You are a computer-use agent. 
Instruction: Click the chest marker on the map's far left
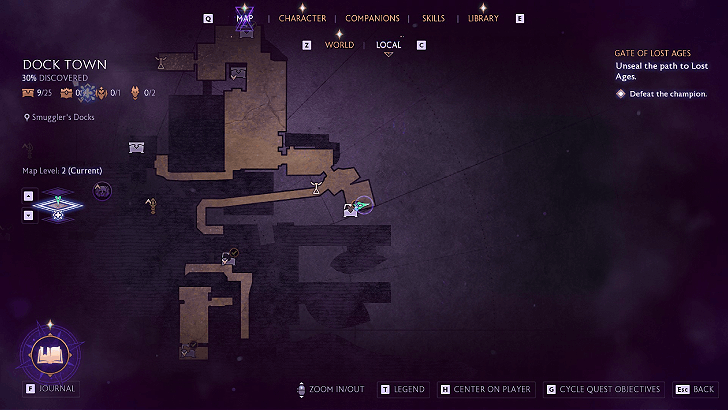pos(137,148)
